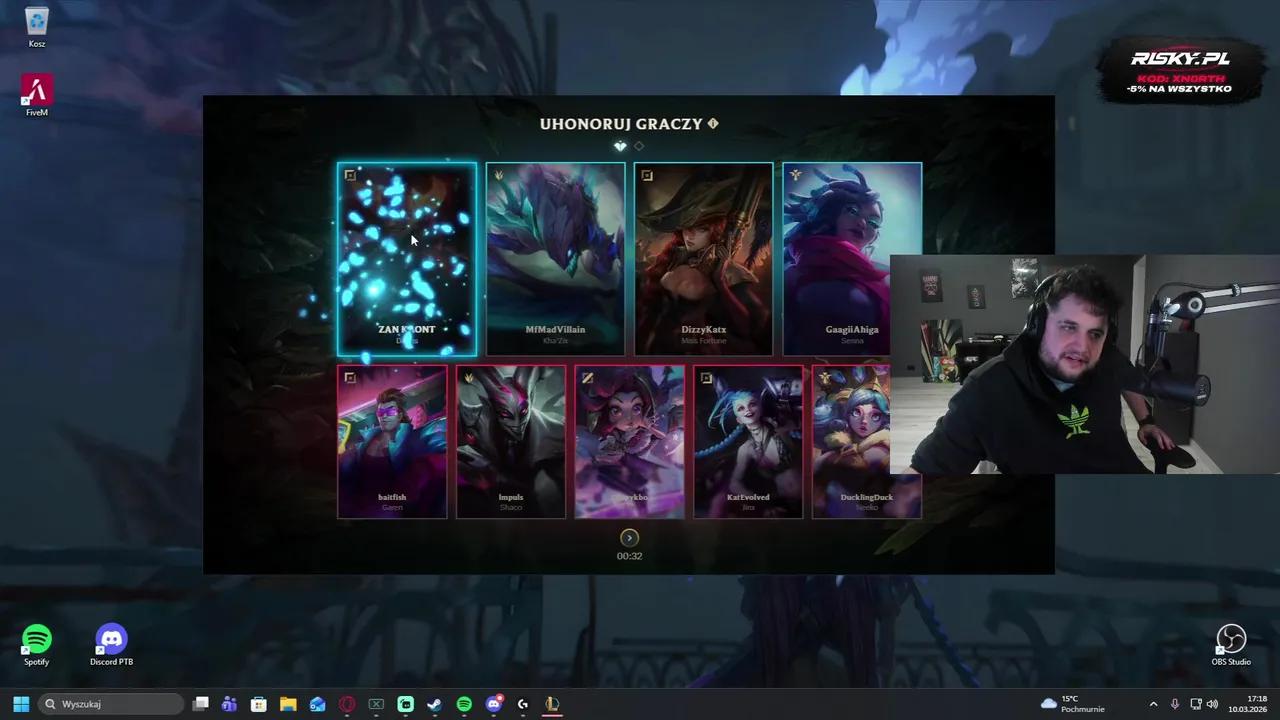This screenshot has height=720, width=1280.
Task: Click the continue arrow below the player cards
Action: tap(629, 538)
